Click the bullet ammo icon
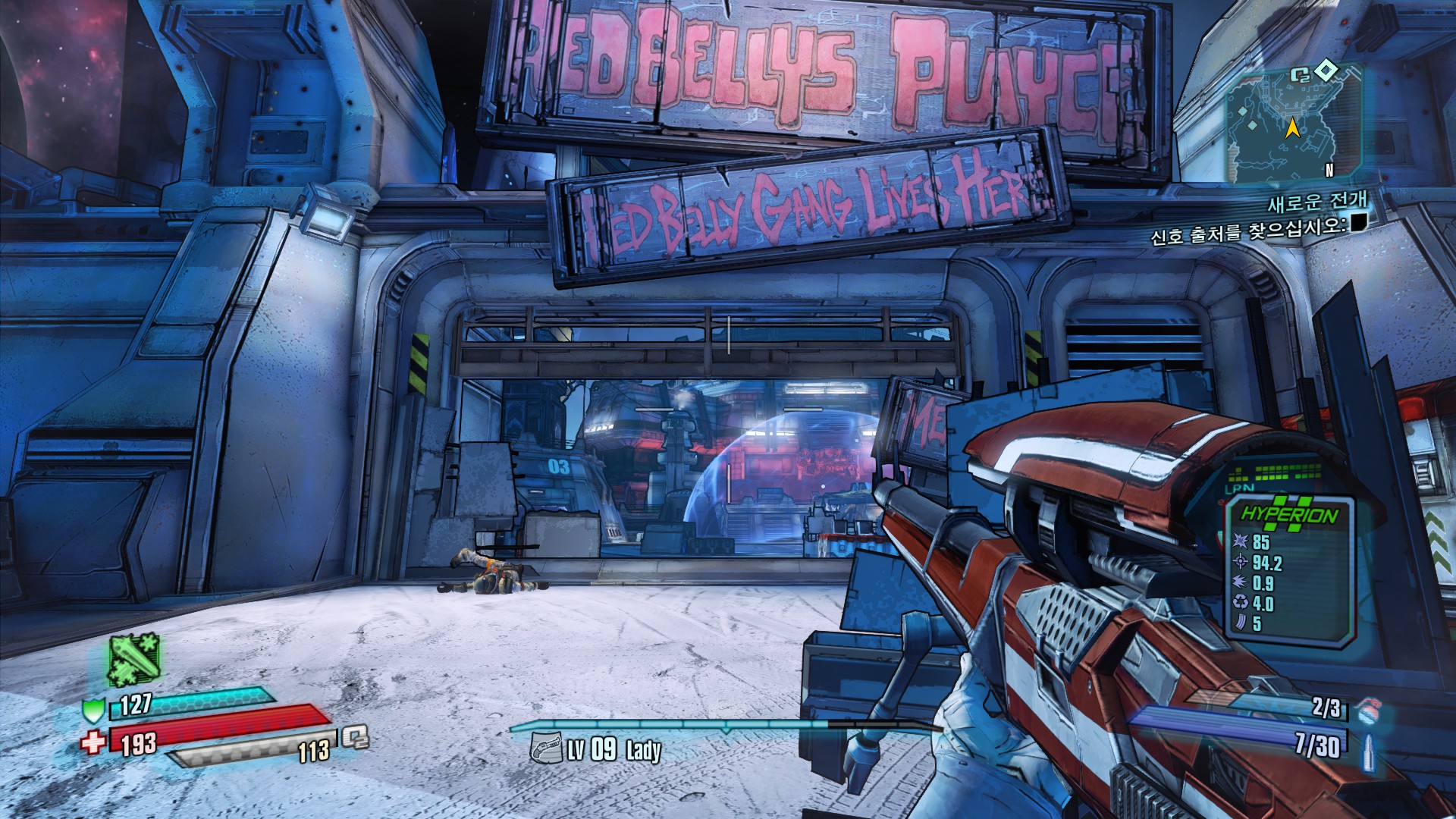This screenshot has height=819, width=1456. coord(1369,749)
